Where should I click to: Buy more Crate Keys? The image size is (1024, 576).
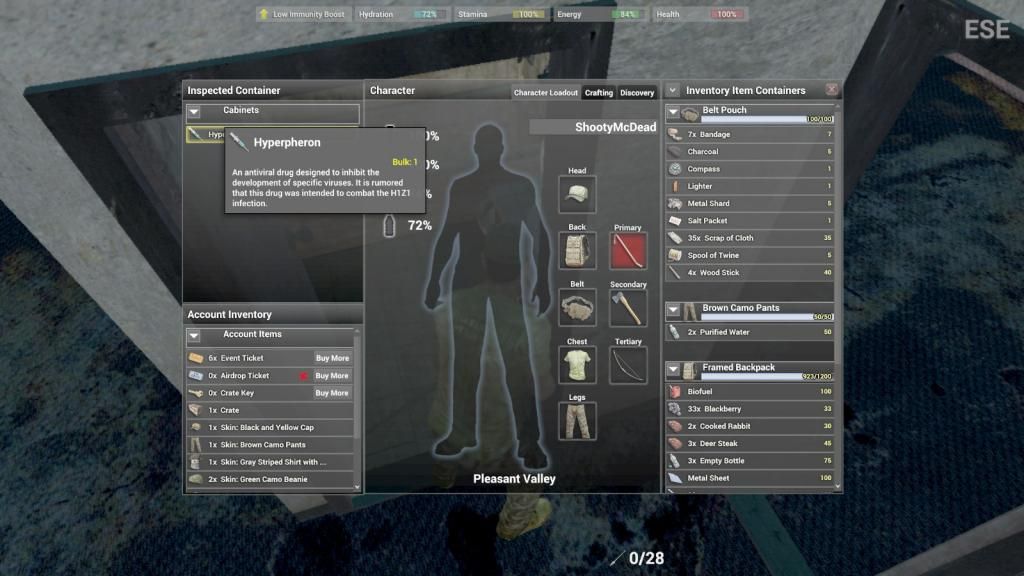click(x=332, y=393)
